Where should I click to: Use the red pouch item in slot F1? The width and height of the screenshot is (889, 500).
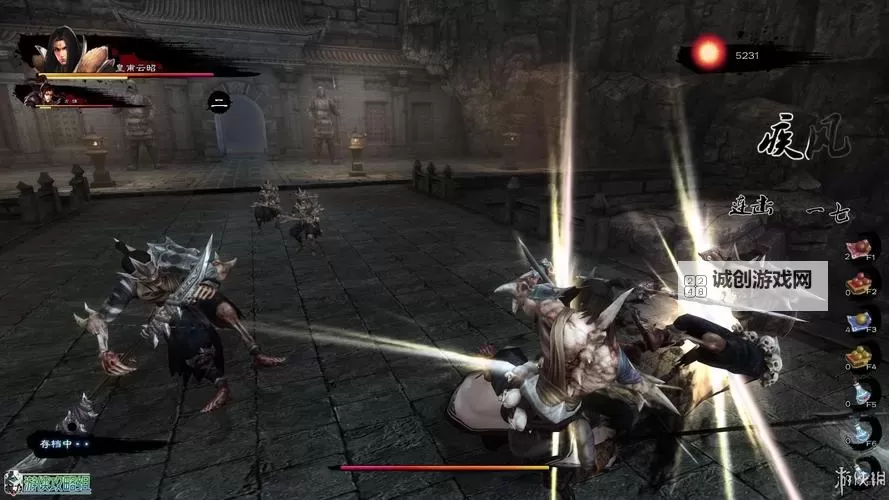(x=859, y=248)
